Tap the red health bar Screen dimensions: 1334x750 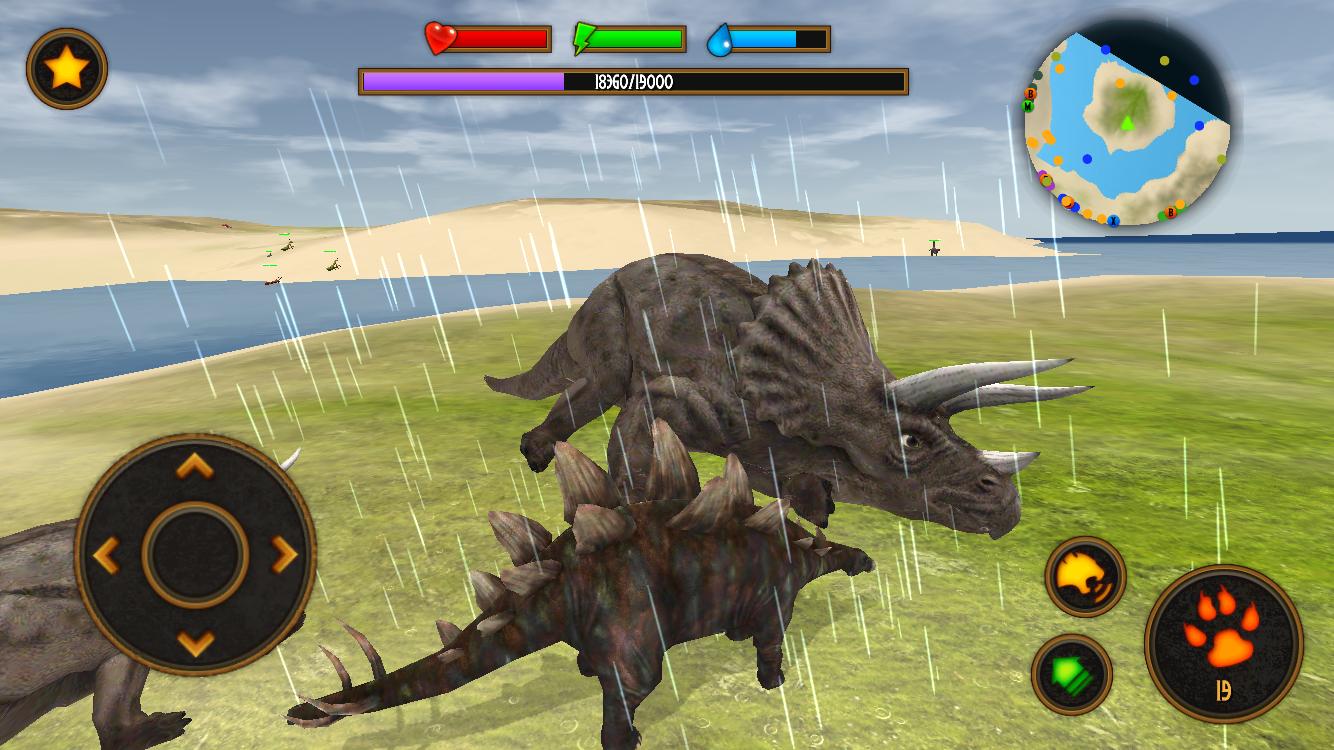click(500, 37)
